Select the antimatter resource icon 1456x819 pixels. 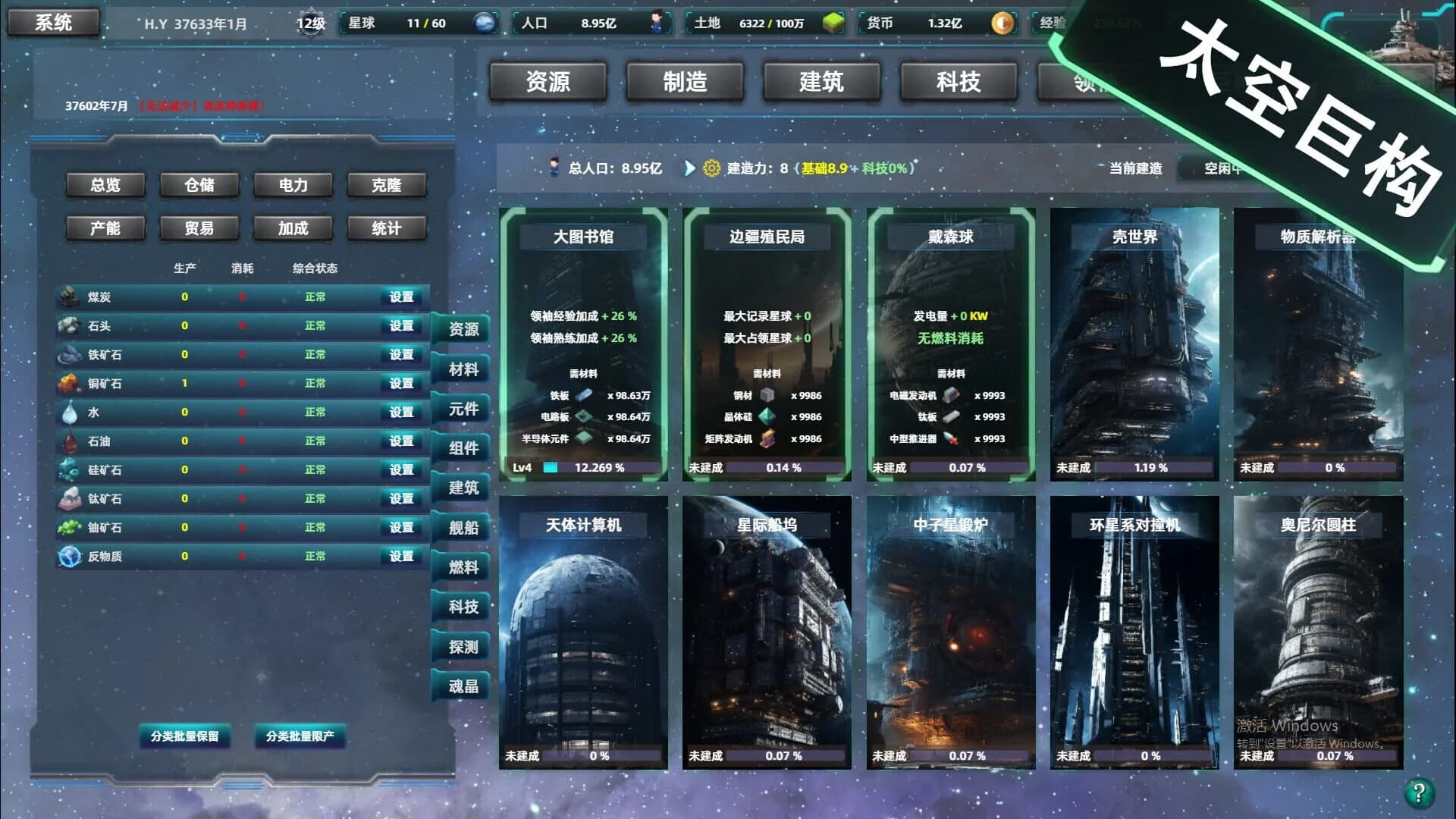70,556
